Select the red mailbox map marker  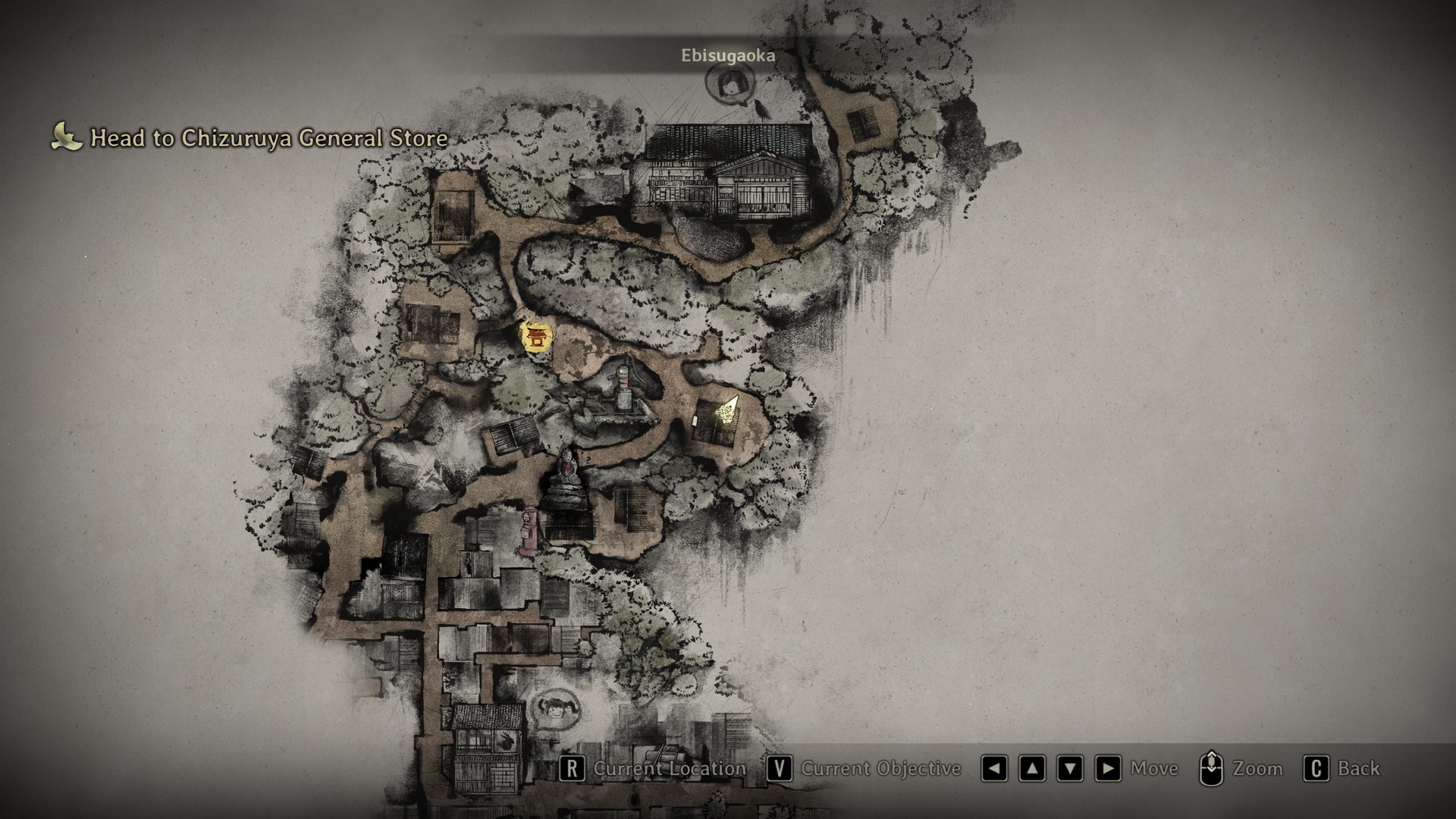click(529, 532)
